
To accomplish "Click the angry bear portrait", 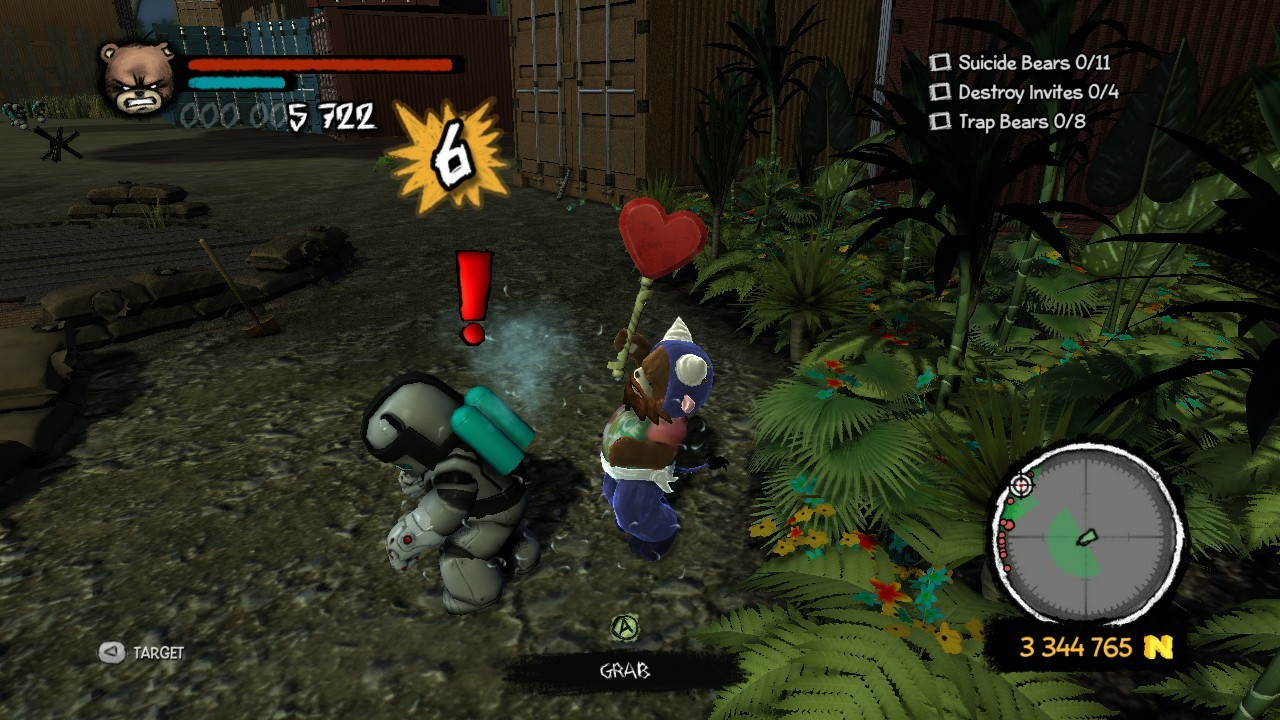I will coord(139,77).
